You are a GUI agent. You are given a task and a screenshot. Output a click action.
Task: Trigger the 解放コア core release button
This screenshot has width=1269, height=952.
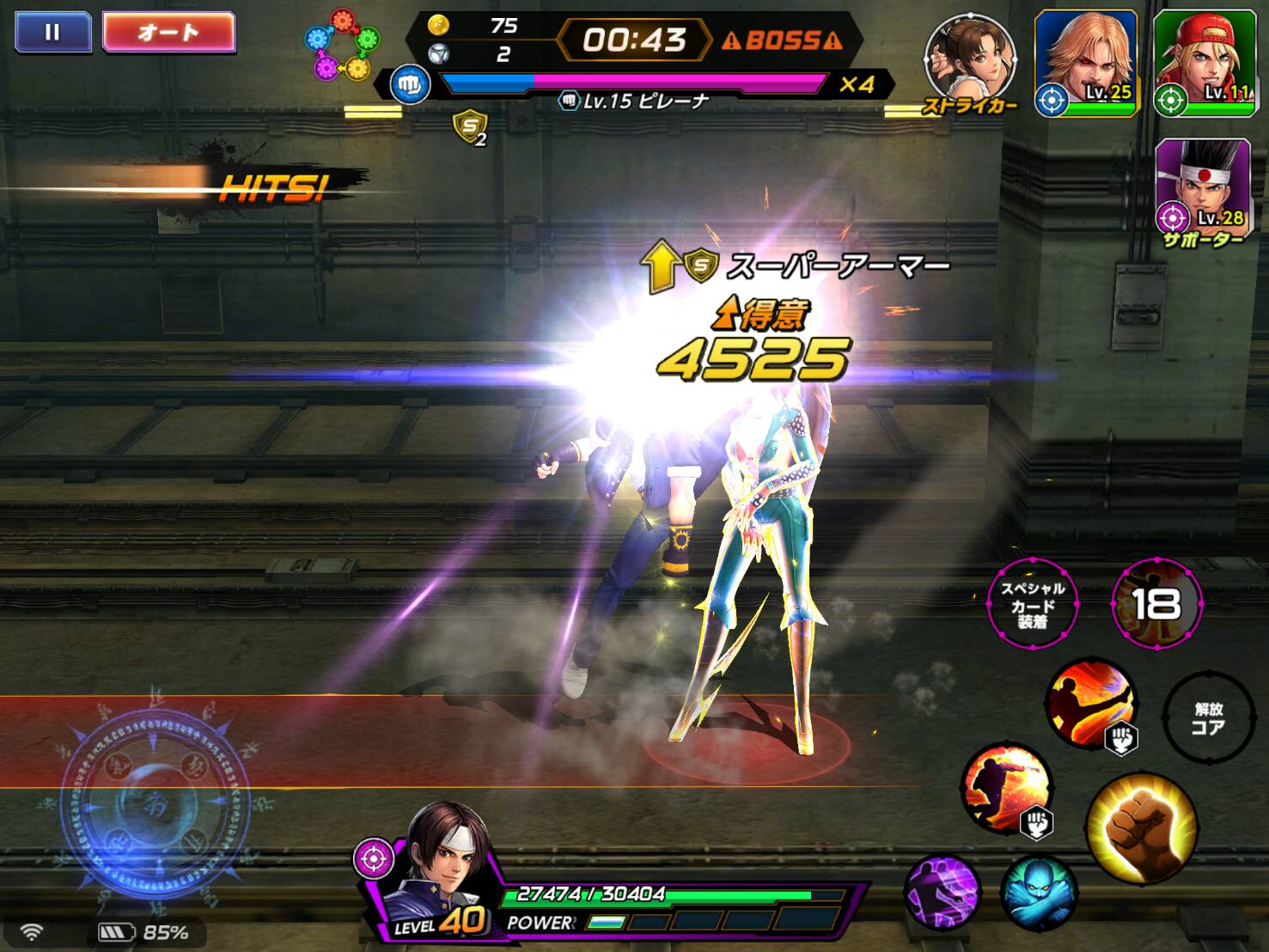click(1207, 718)
